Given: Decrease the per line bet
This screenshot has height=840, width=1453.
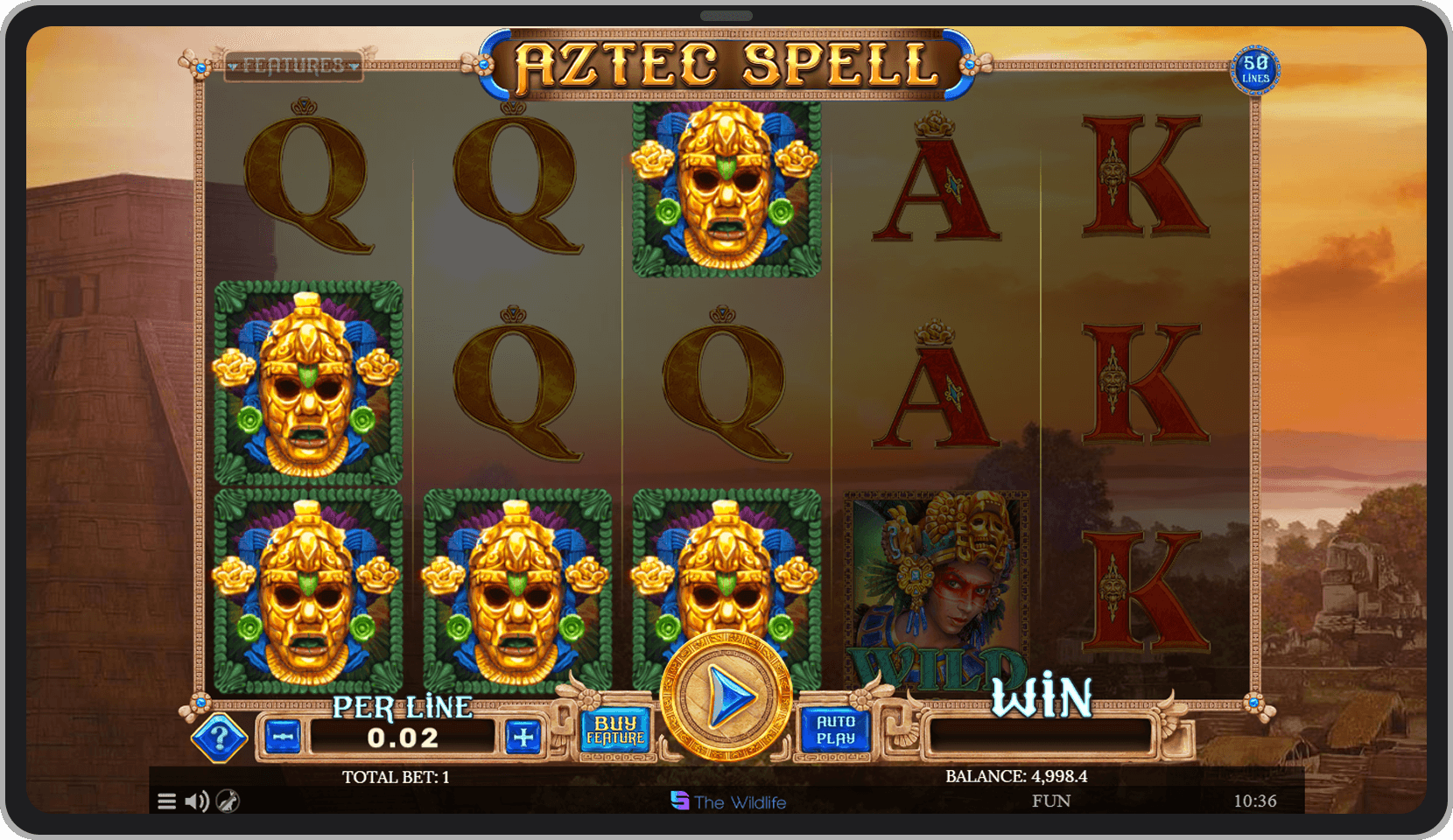Looking at the screenshot, I should 282,737.
